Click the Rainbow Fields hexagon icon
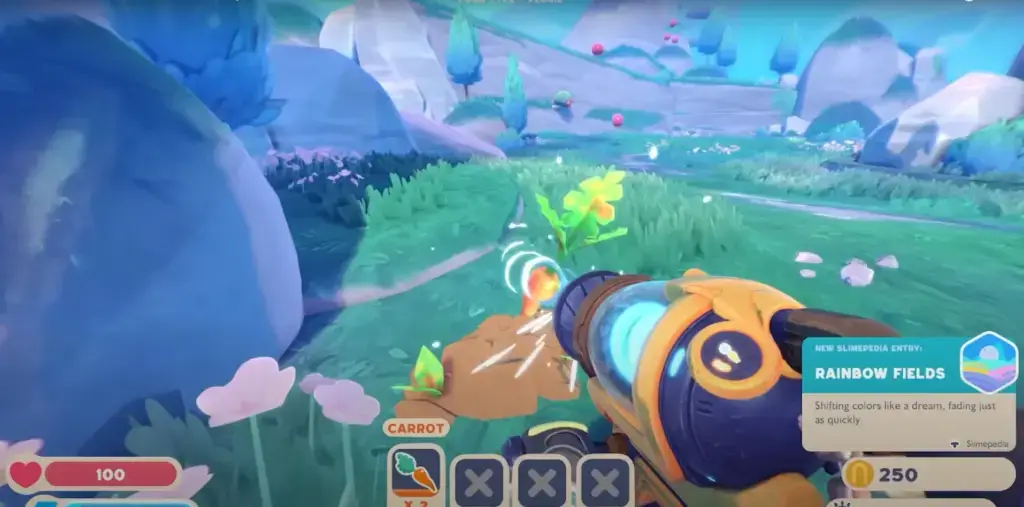The height and width of the screenshot is (507, 1024). click(x=987, y=362)
